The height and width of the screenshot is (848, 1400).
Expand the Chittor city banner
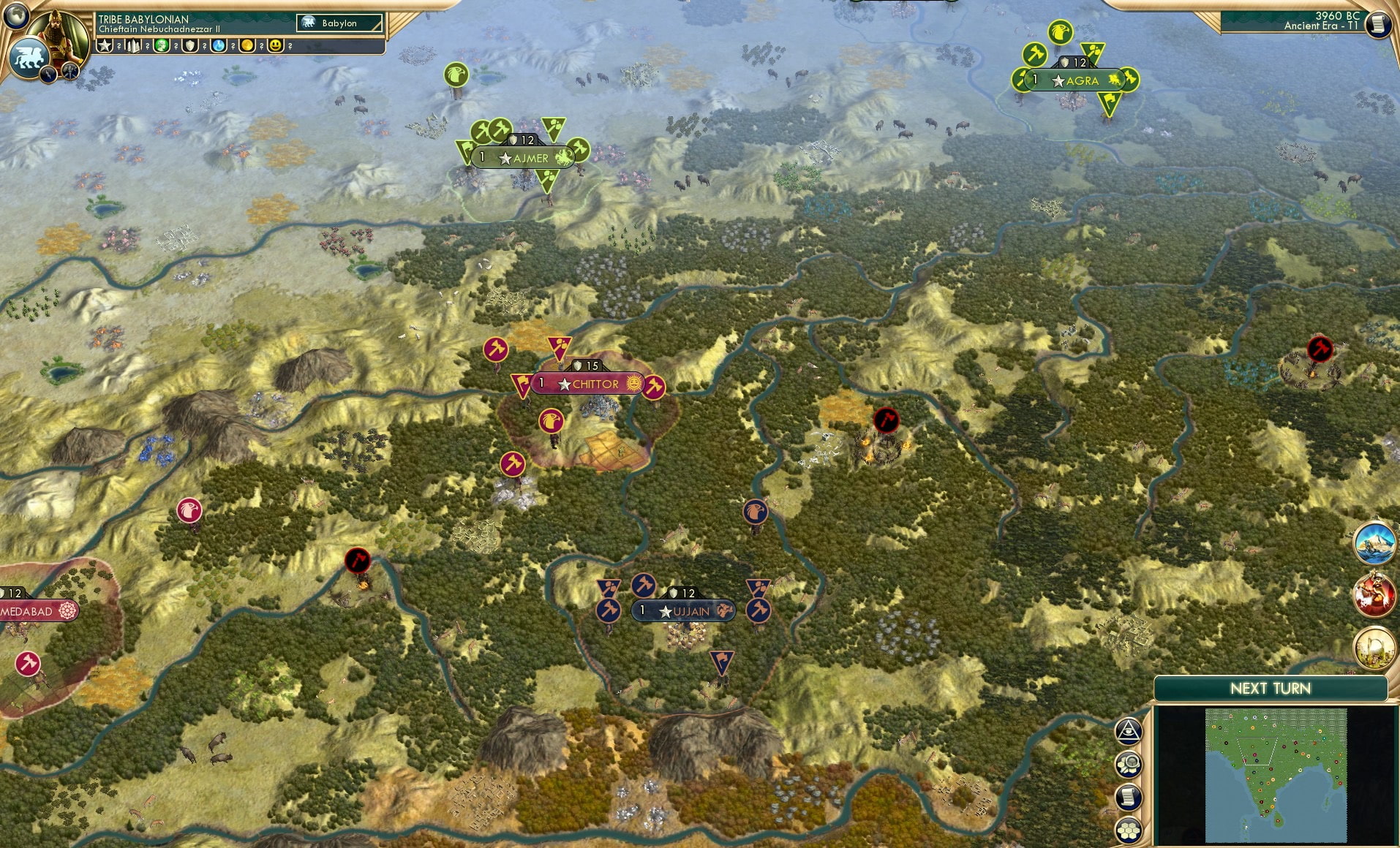point(585,383)
